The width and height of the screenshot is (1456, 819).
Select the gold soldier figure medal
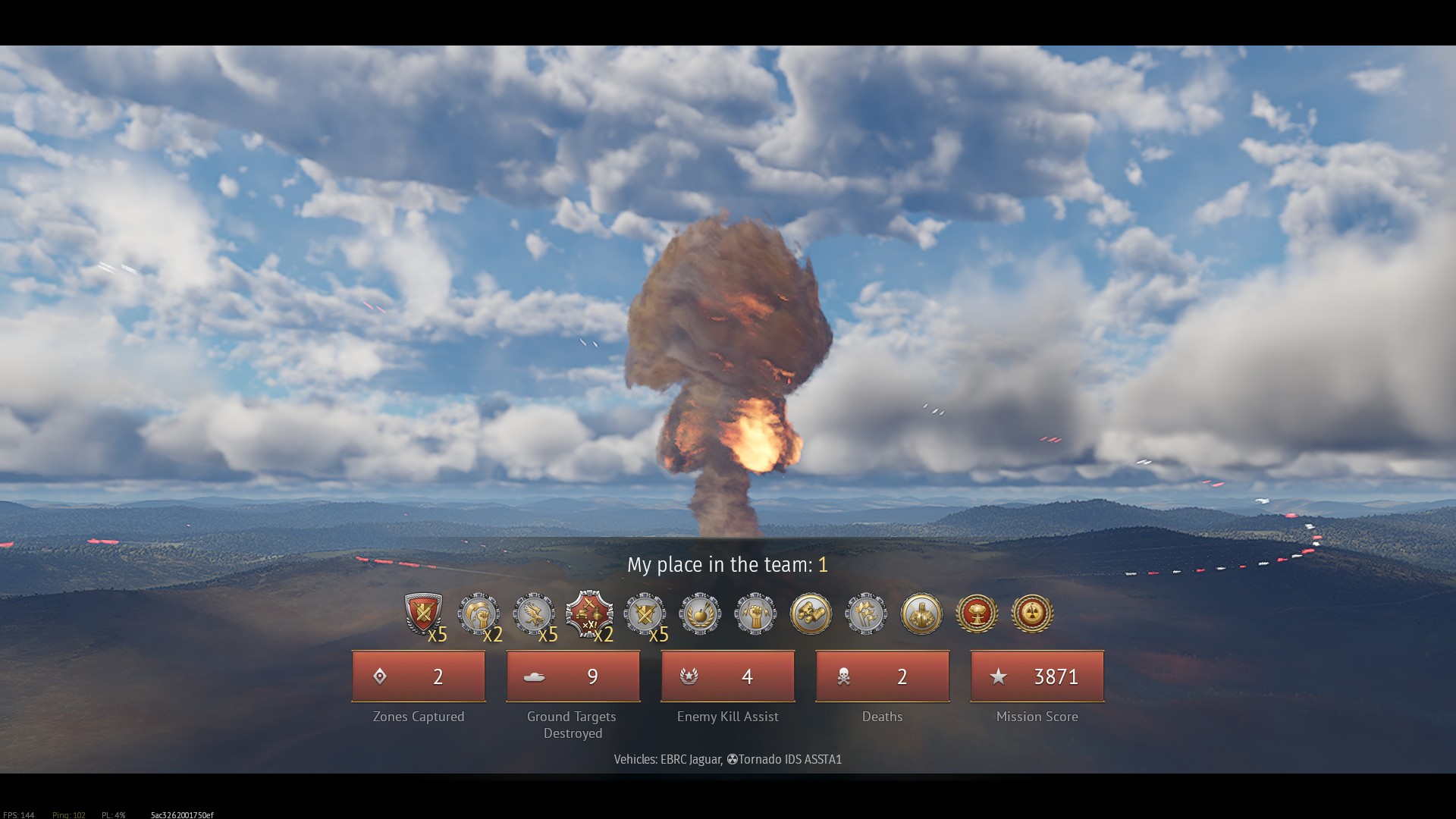921,613
